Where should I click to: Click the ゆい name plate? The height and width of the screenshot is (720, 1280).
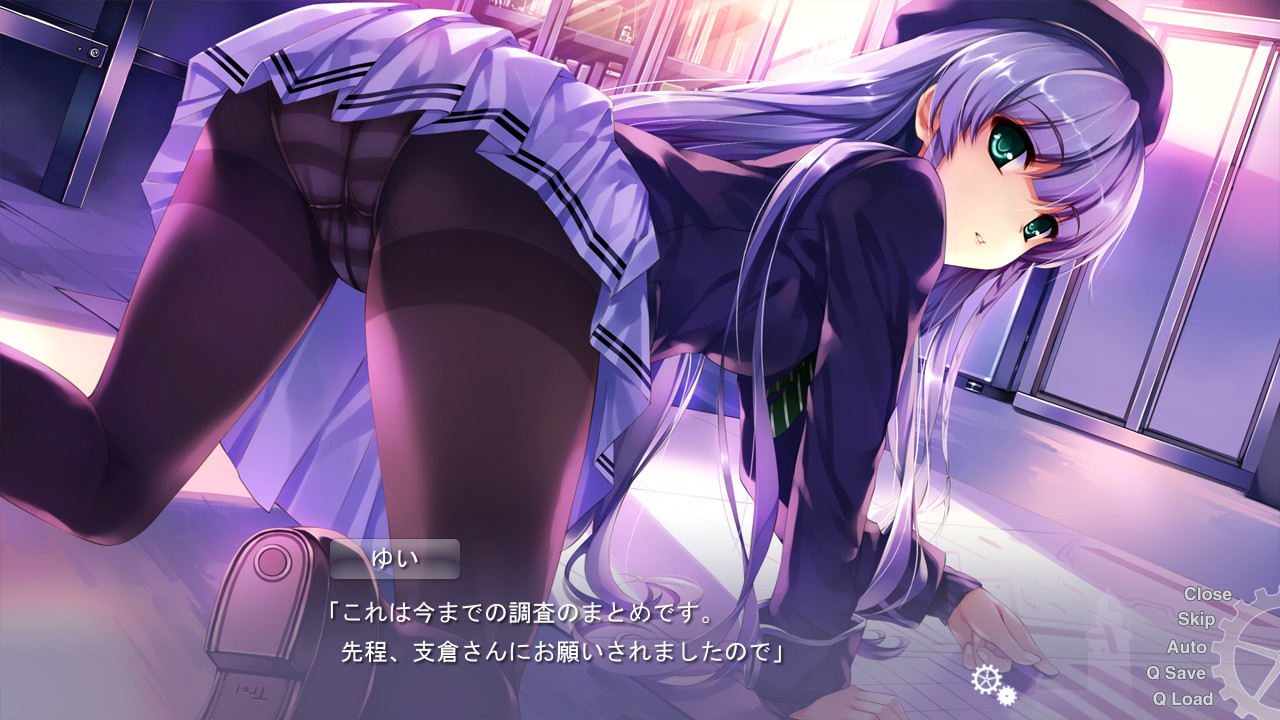pos(395,561)
